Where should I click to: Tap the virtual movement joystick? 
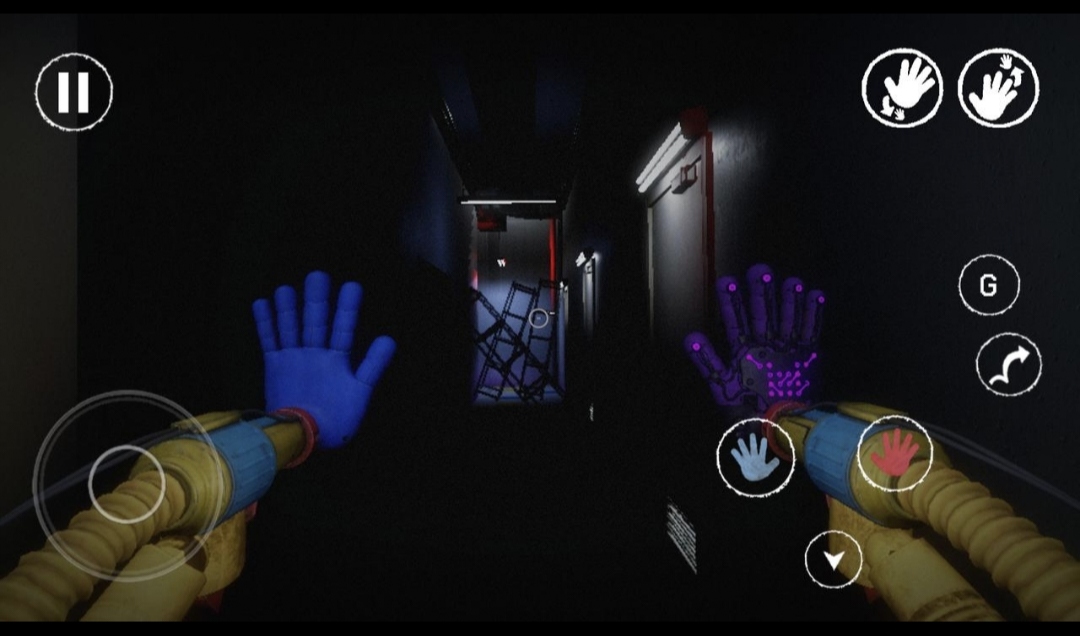(126, 483)
